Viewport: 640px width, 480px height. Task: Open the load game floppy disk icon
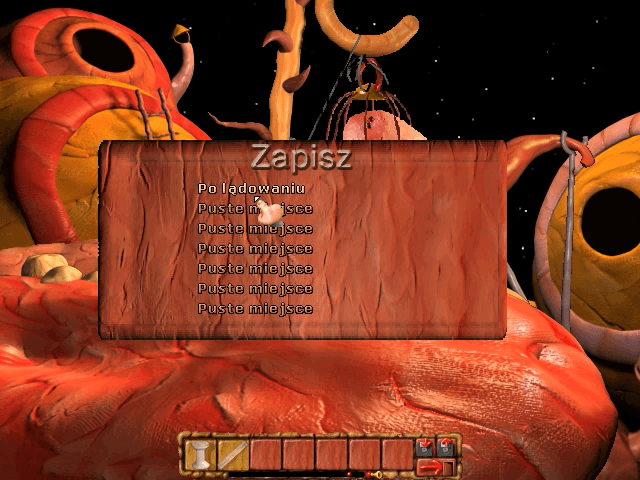click(446, 446)
